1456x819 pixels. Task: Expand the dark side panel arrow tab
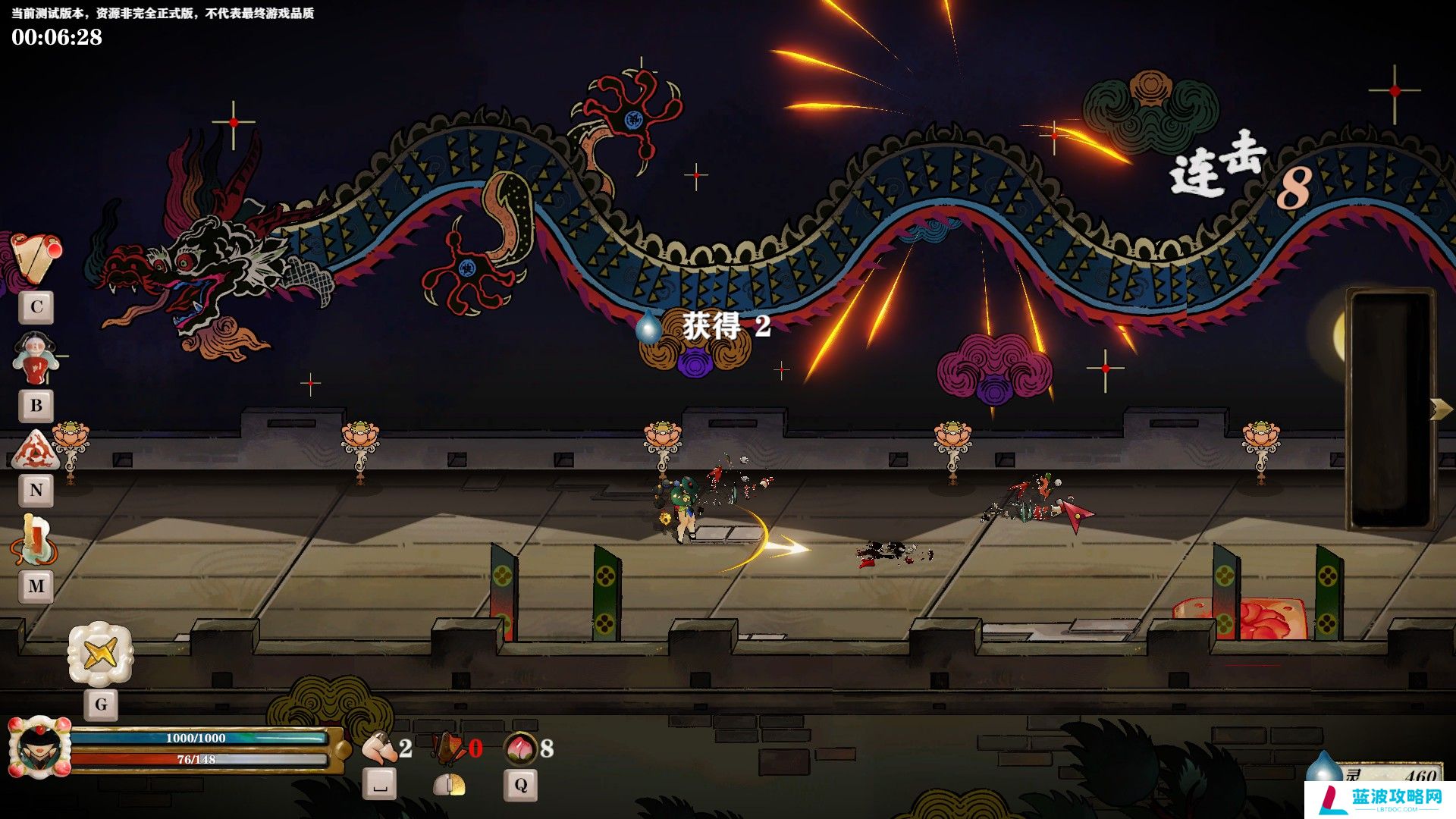[x=1440, y=409]
